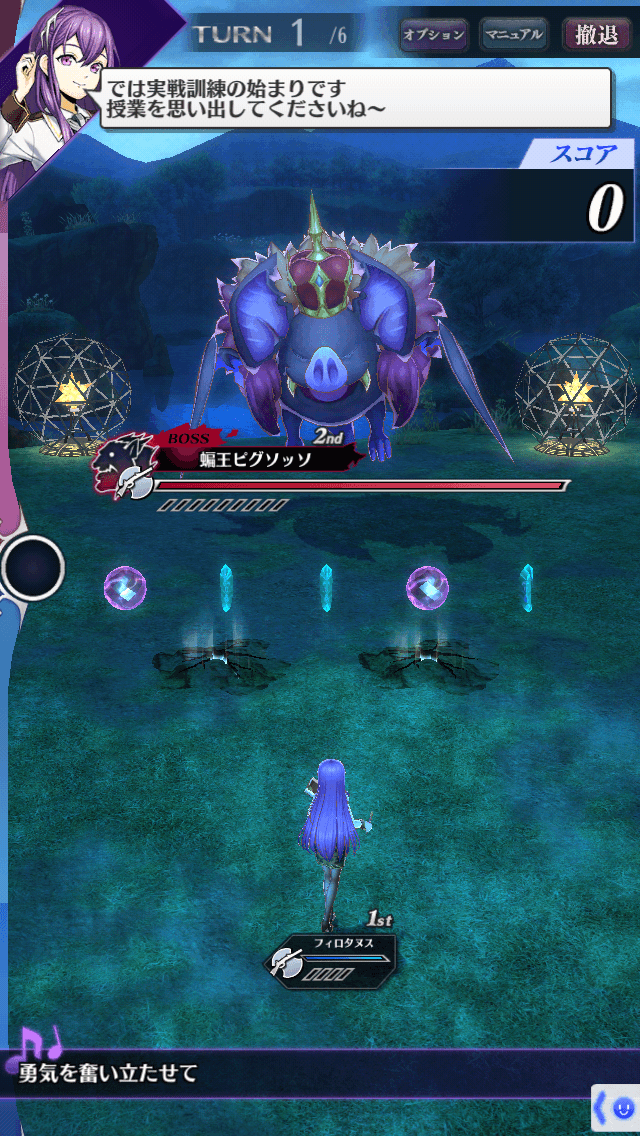This screenshot has height=1136, width=640.
Task: Open the オプション options menu
Action: pos(433,35)
